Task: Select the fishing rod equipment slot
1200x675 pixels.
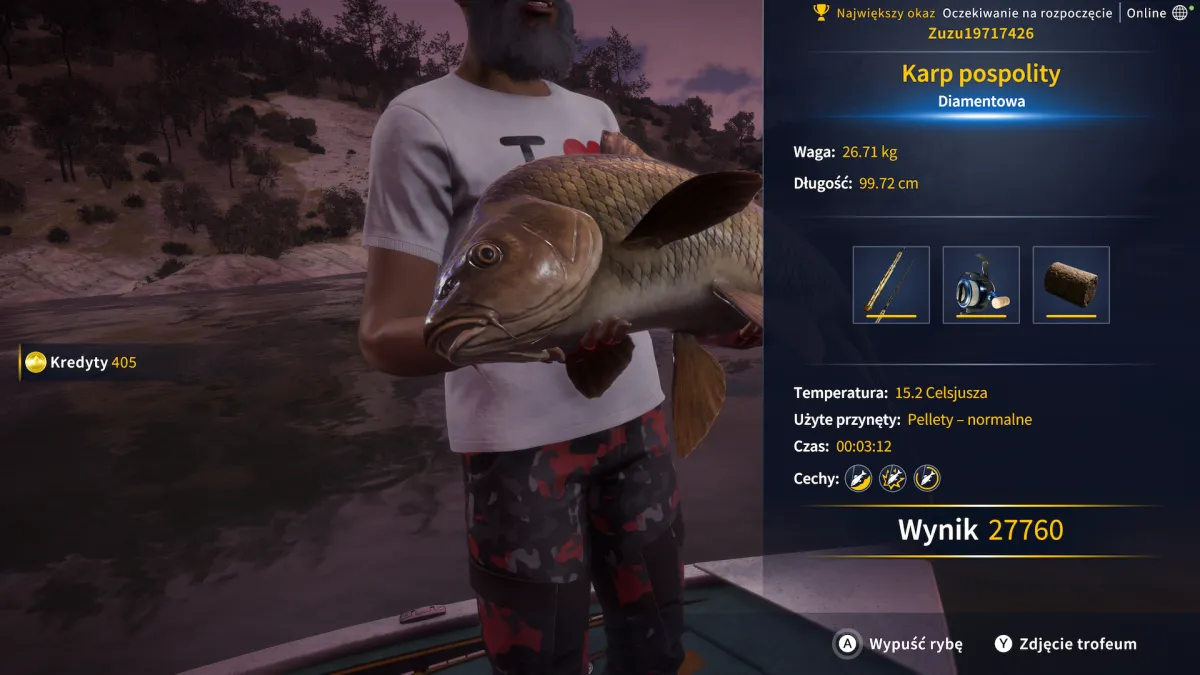Action: [891, 285]
